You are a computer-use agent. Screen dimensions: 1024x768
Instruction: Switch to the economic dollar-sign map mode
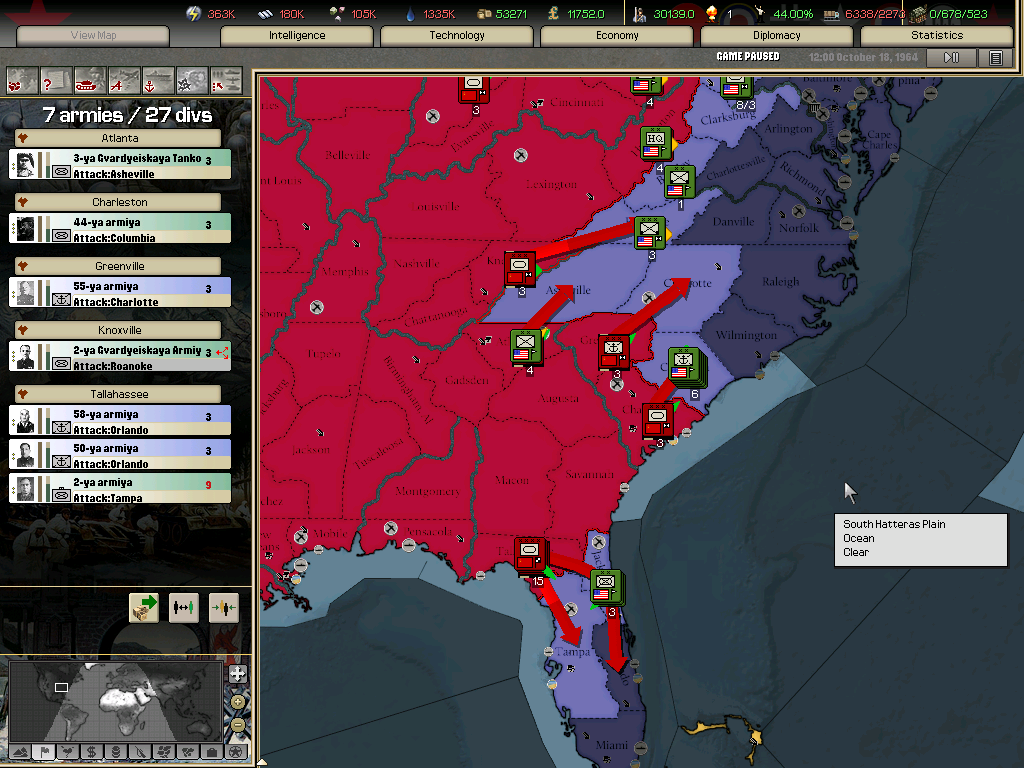click(x=91, y=751)
